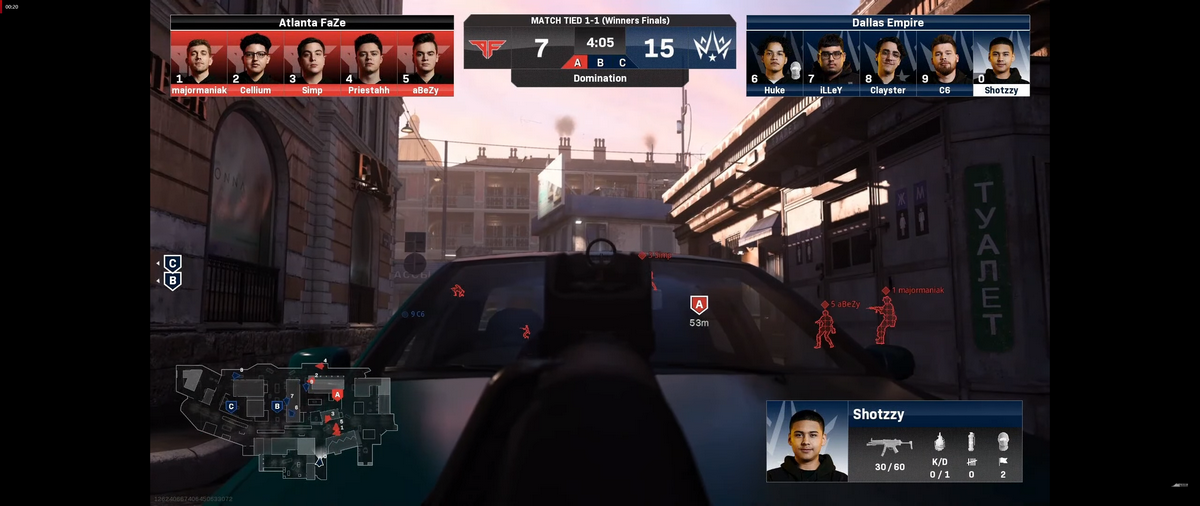1200x506 pixels.
Task: Select Shotzzy's highlighted roster portrait
Action: 1002,59
